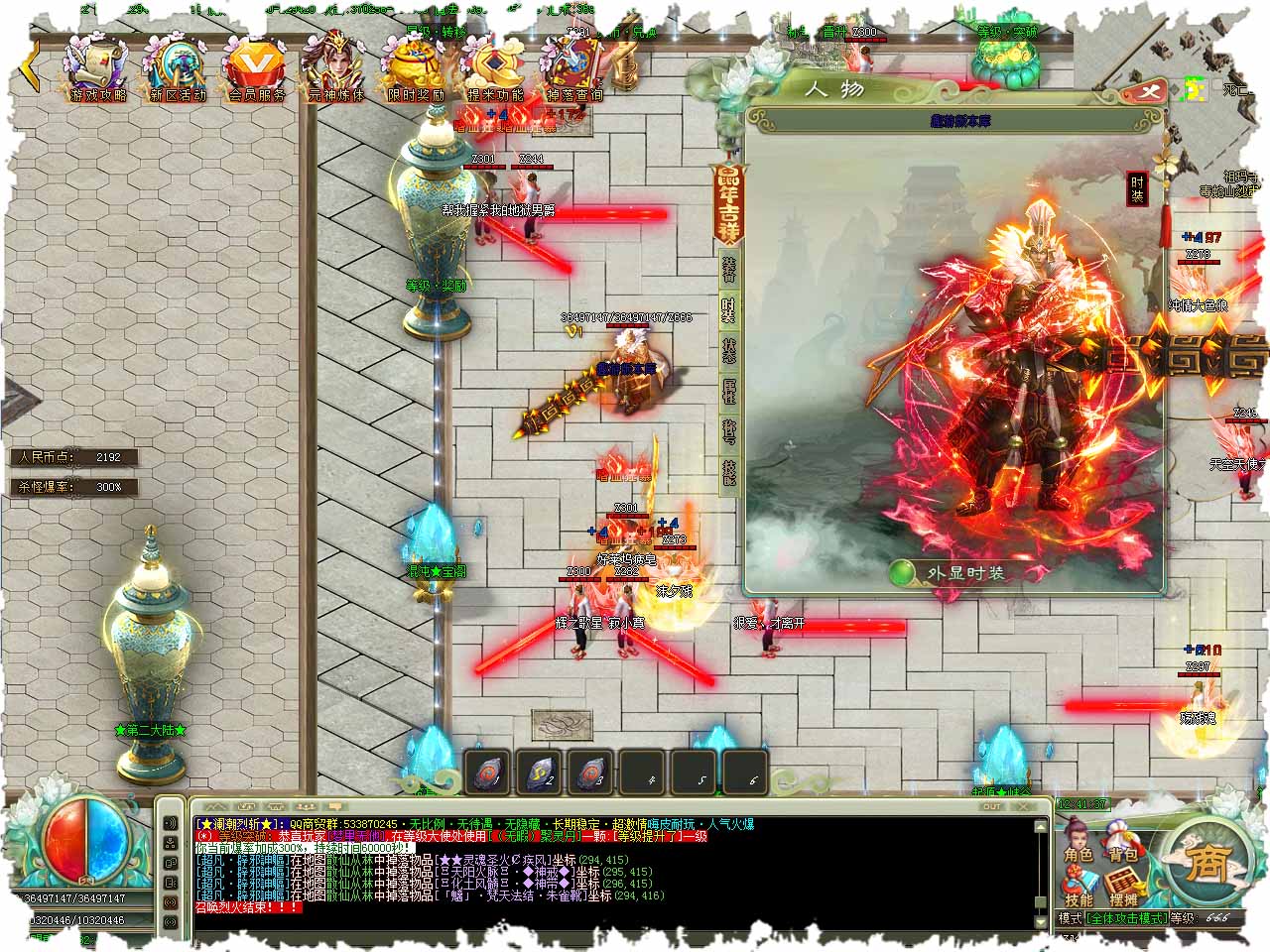Use the first hotbar skill slot
The image size is (1270, 952).
click(488, 772)
